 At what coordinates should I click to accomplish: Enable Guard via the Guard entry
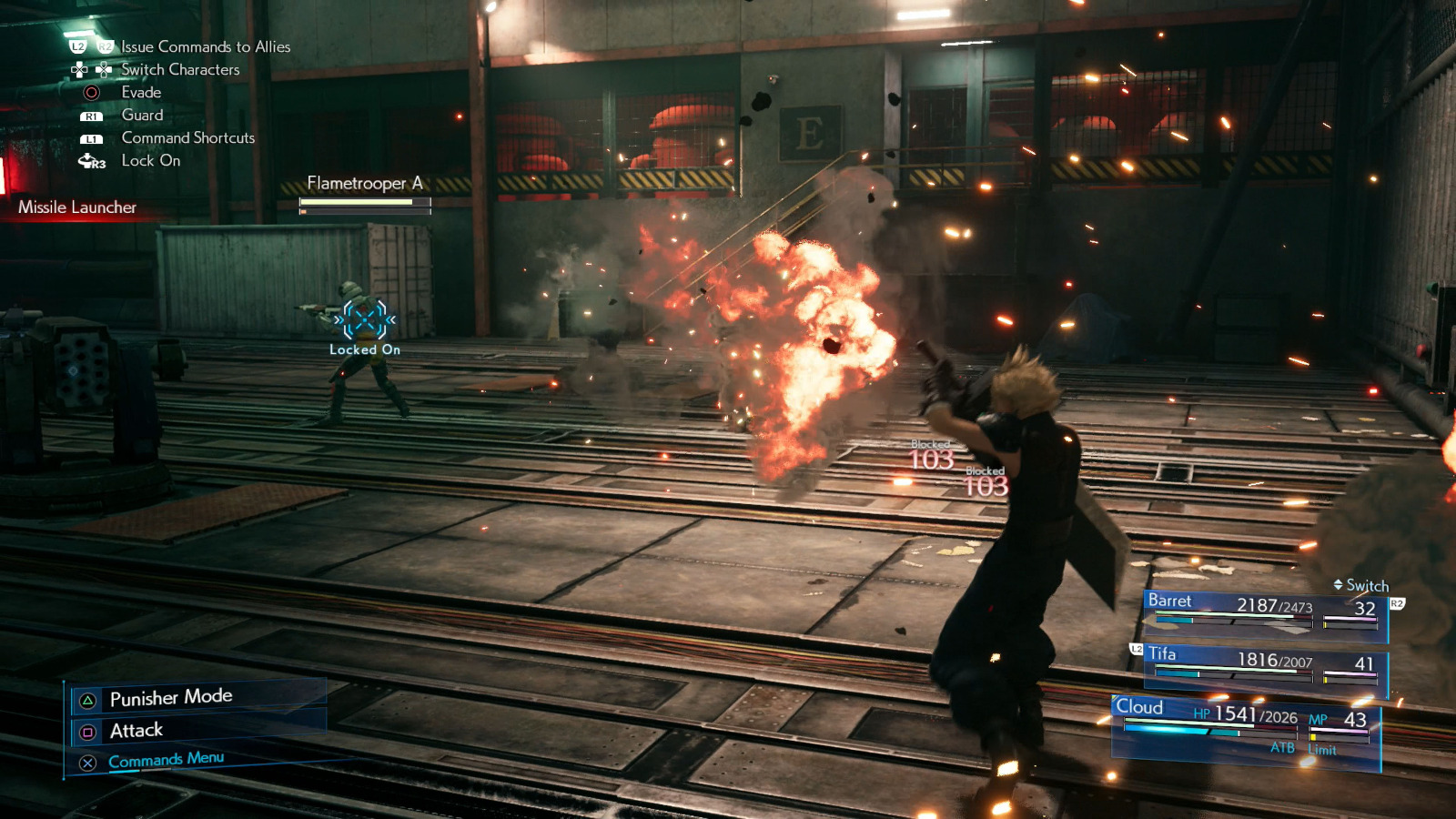click(x=141, y=115)
